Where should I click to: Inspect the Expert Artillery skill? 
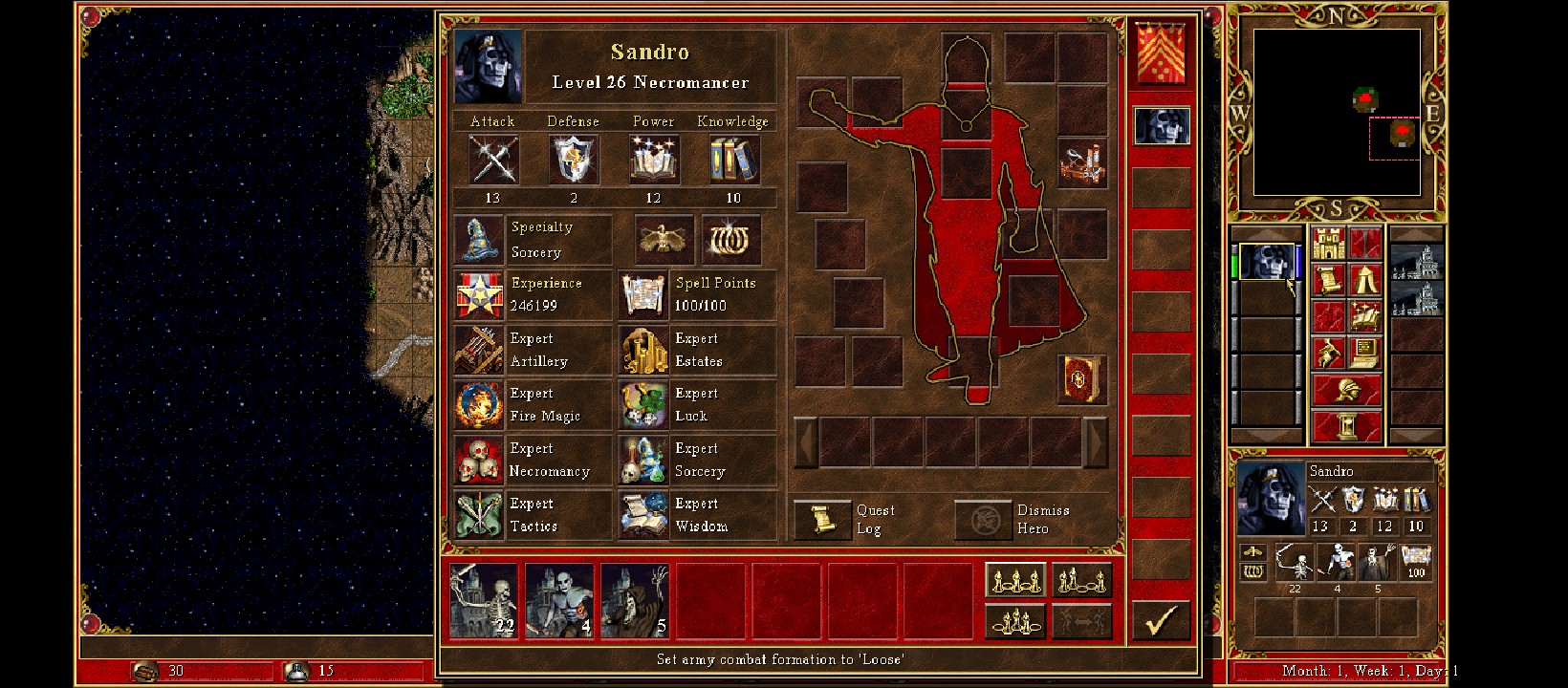coord(479,350)
